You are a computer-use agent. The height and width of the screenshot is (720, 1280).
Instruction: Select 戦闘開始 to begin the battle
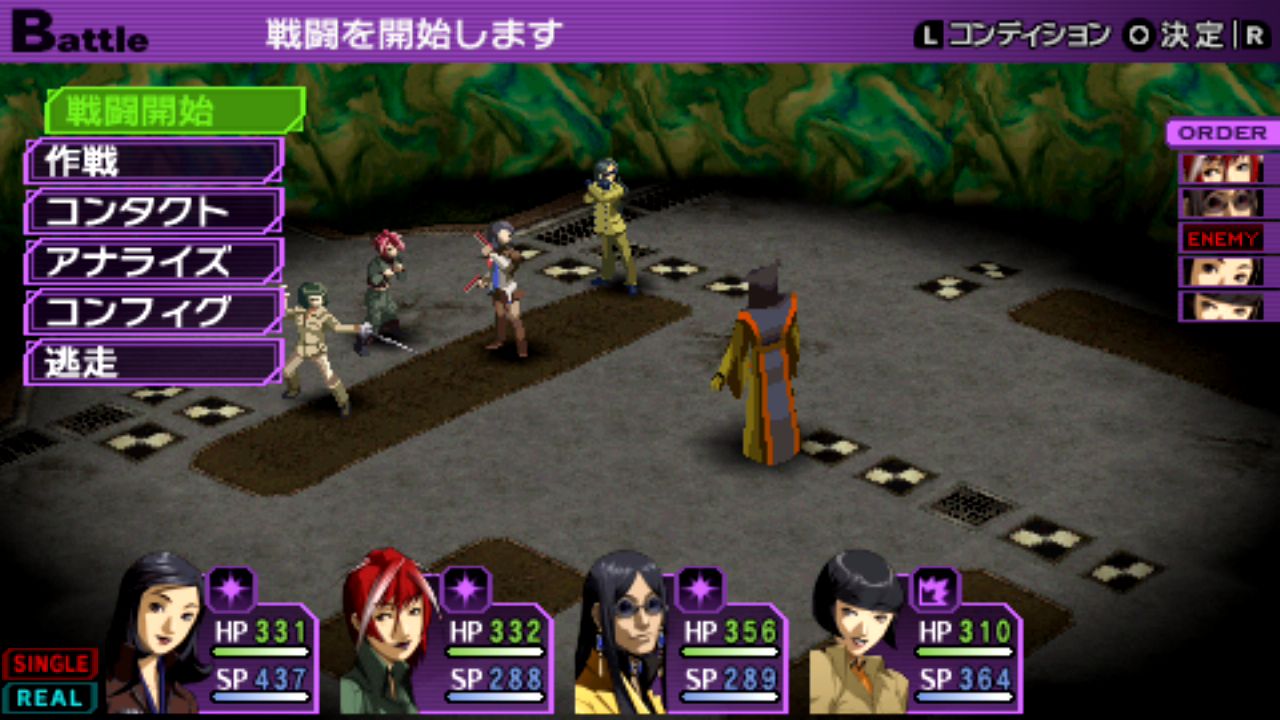pyautogui.click(x=173, y=110)
